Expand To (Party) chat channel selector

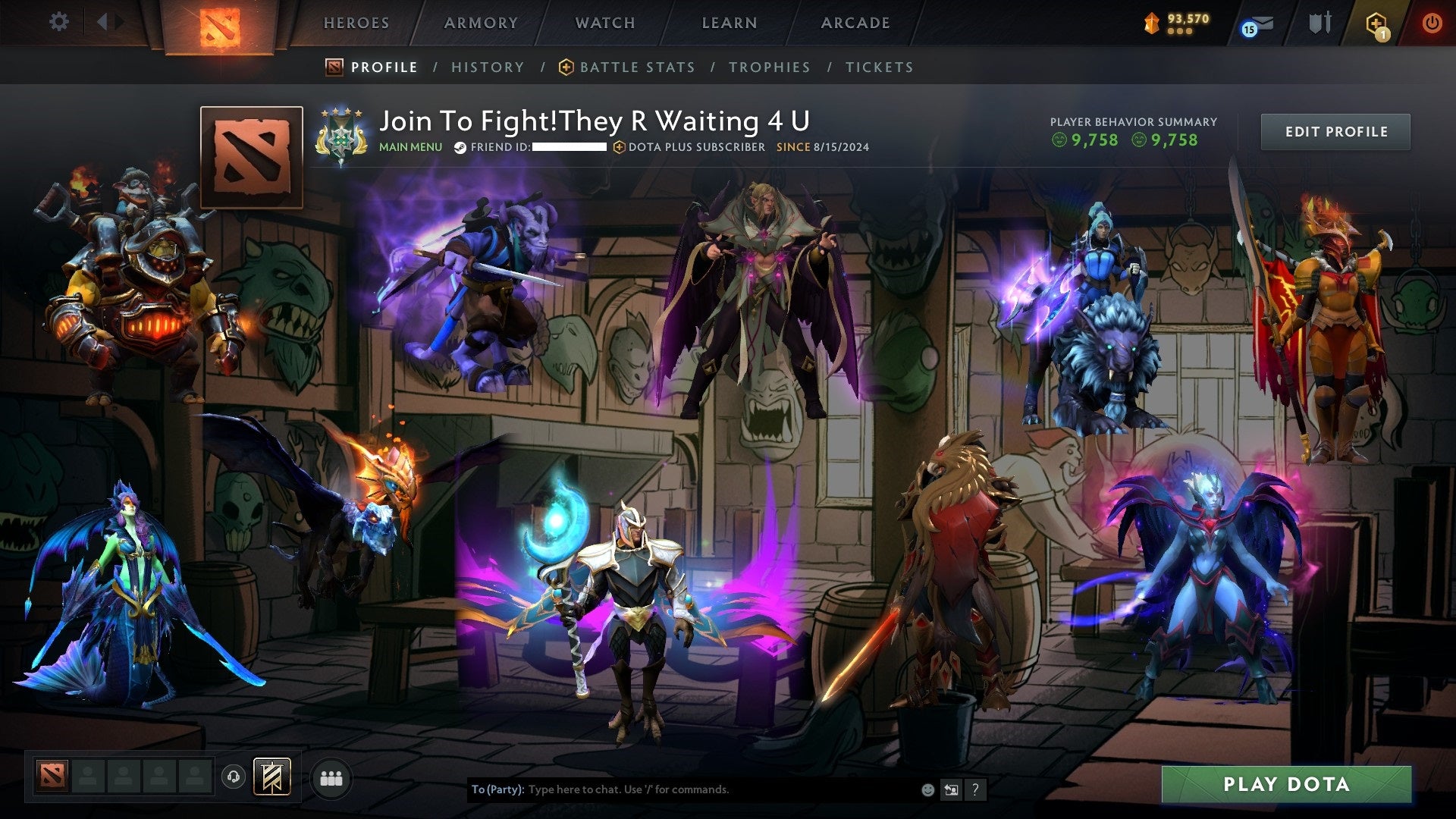pyautogui.click(x=498, y=789)
